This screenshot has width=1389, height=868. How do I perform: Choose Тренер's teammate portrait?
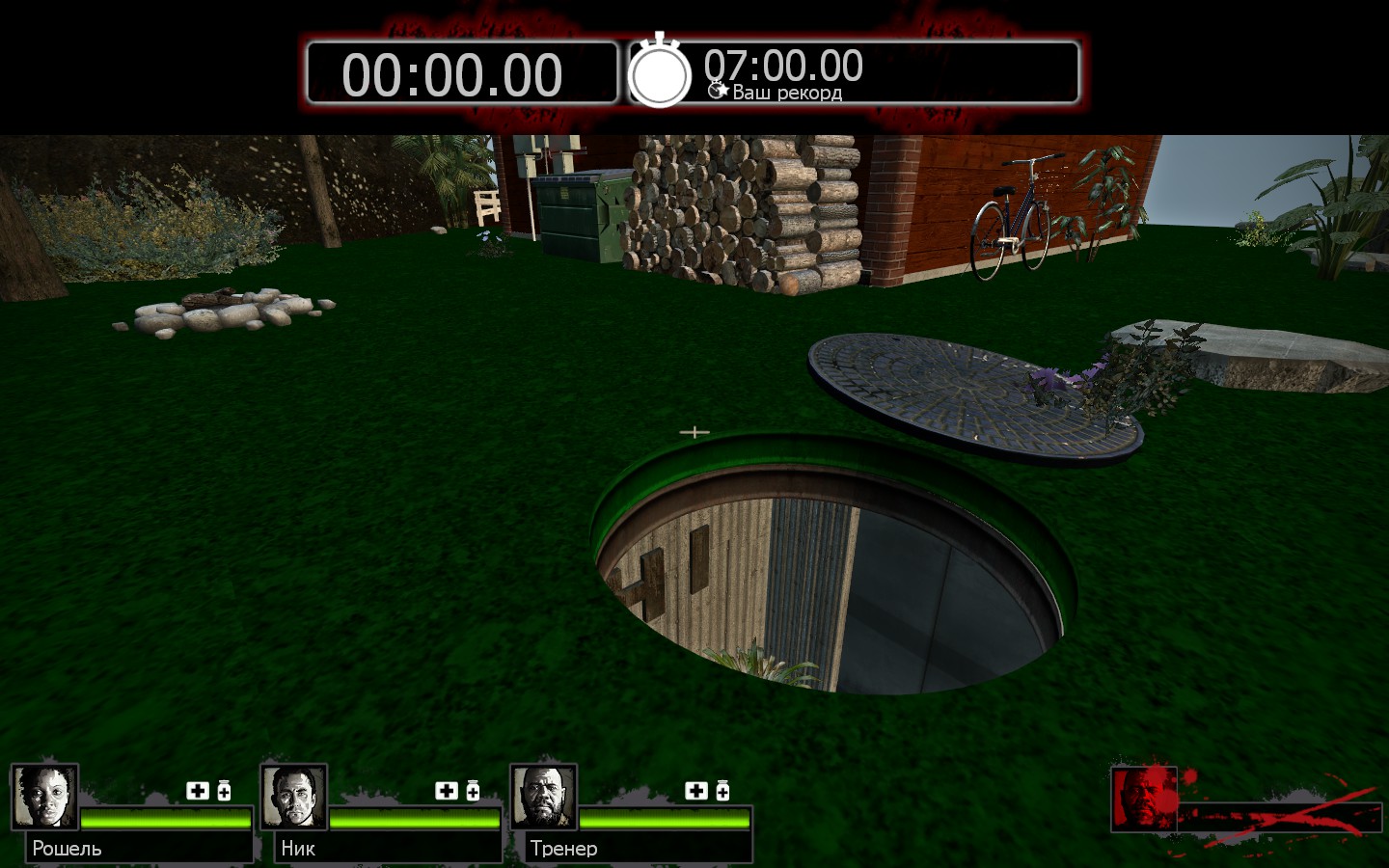543,797
